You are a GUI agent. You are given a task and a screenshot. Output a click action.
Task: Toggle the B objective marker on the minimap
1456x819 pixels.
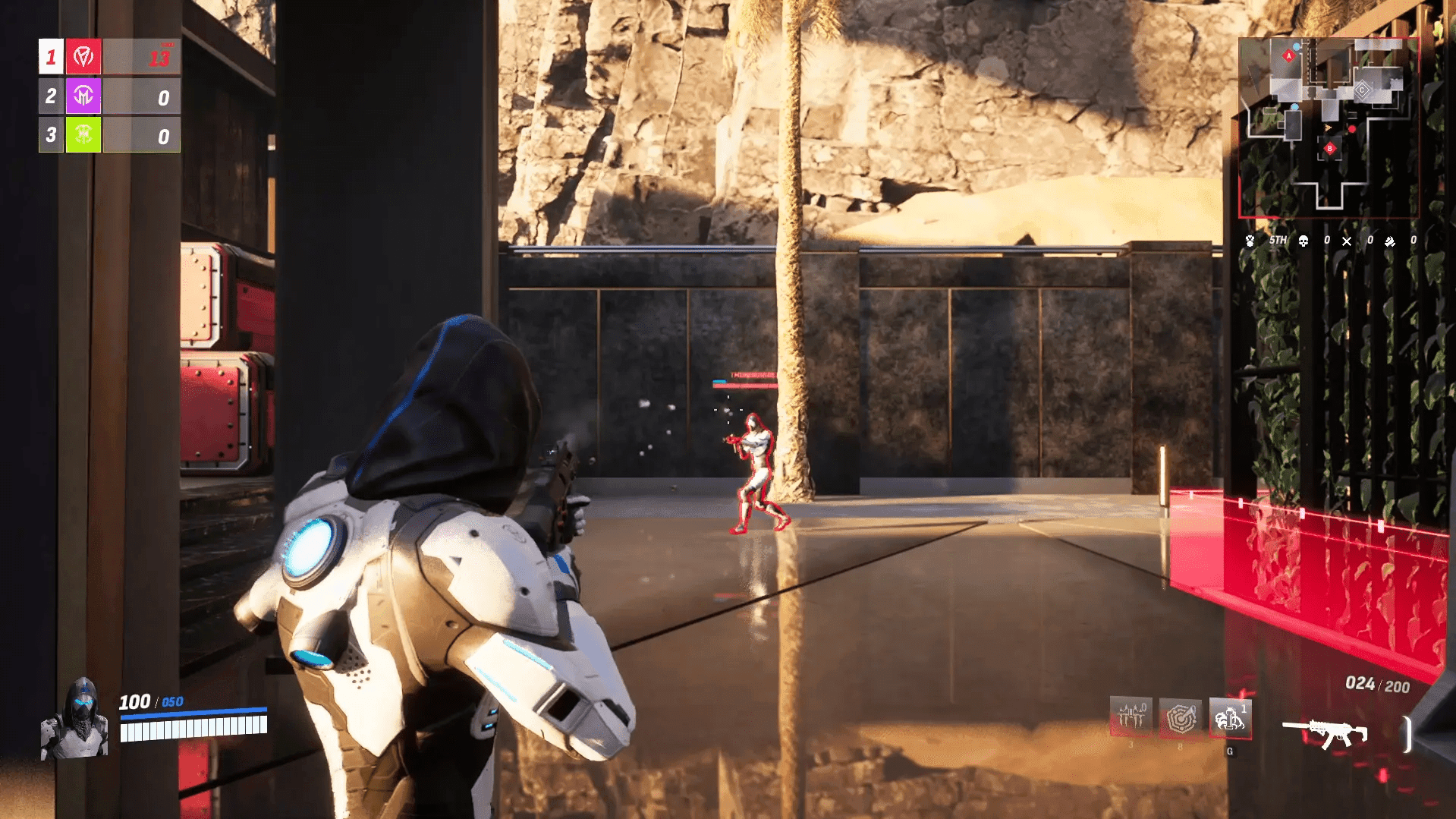1330,148
